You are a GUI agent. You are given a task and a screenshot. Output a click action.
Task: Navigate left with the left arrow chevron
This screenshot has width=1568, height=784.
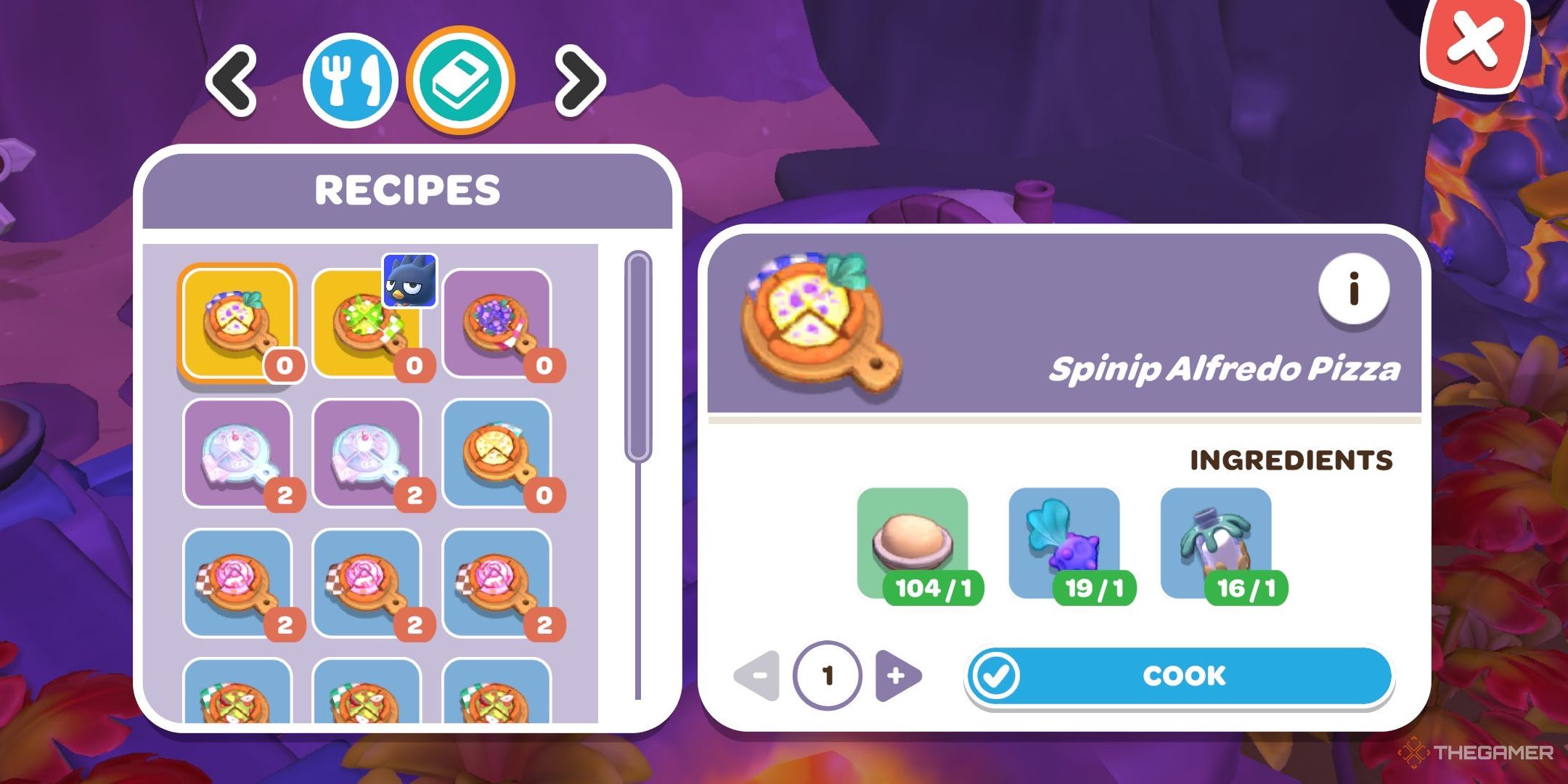(x=232, y=80)
